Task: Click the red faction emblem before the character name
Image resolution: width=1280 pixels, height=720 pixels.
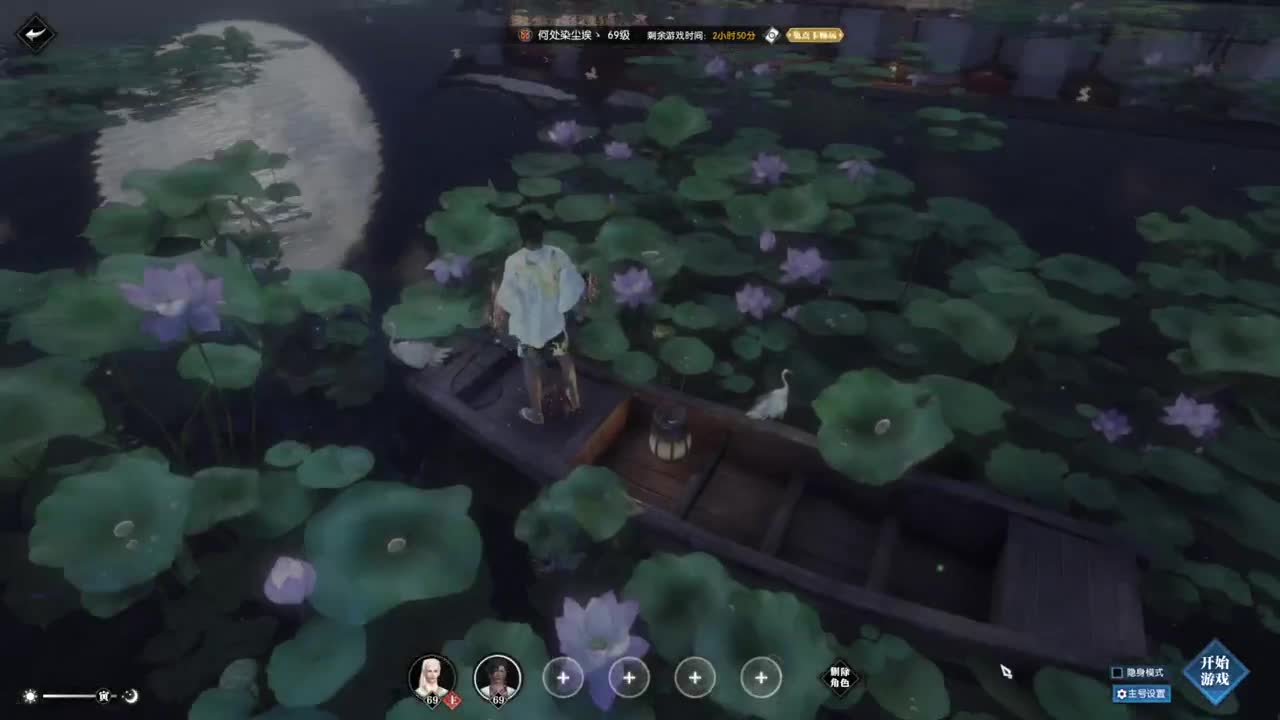Action: (527, 36)
